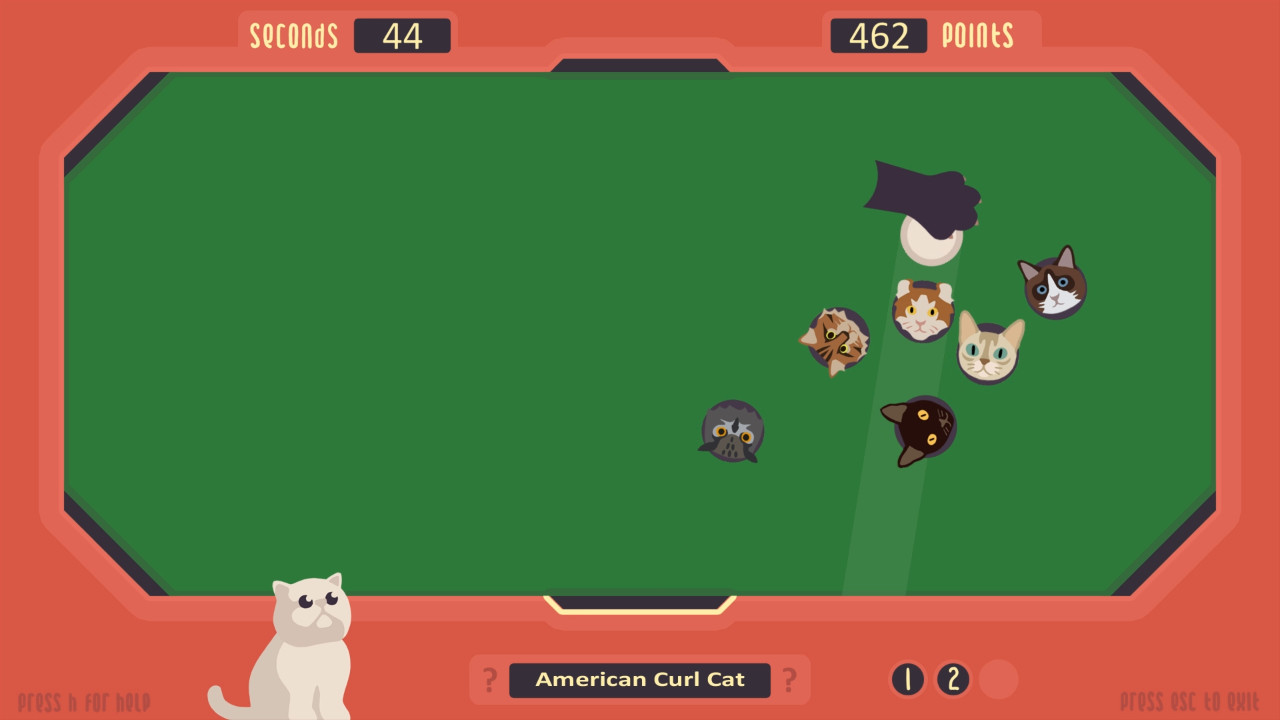
Task: Select the orange and white cat face
Action: pyautogui.click(x=921, y=310)
